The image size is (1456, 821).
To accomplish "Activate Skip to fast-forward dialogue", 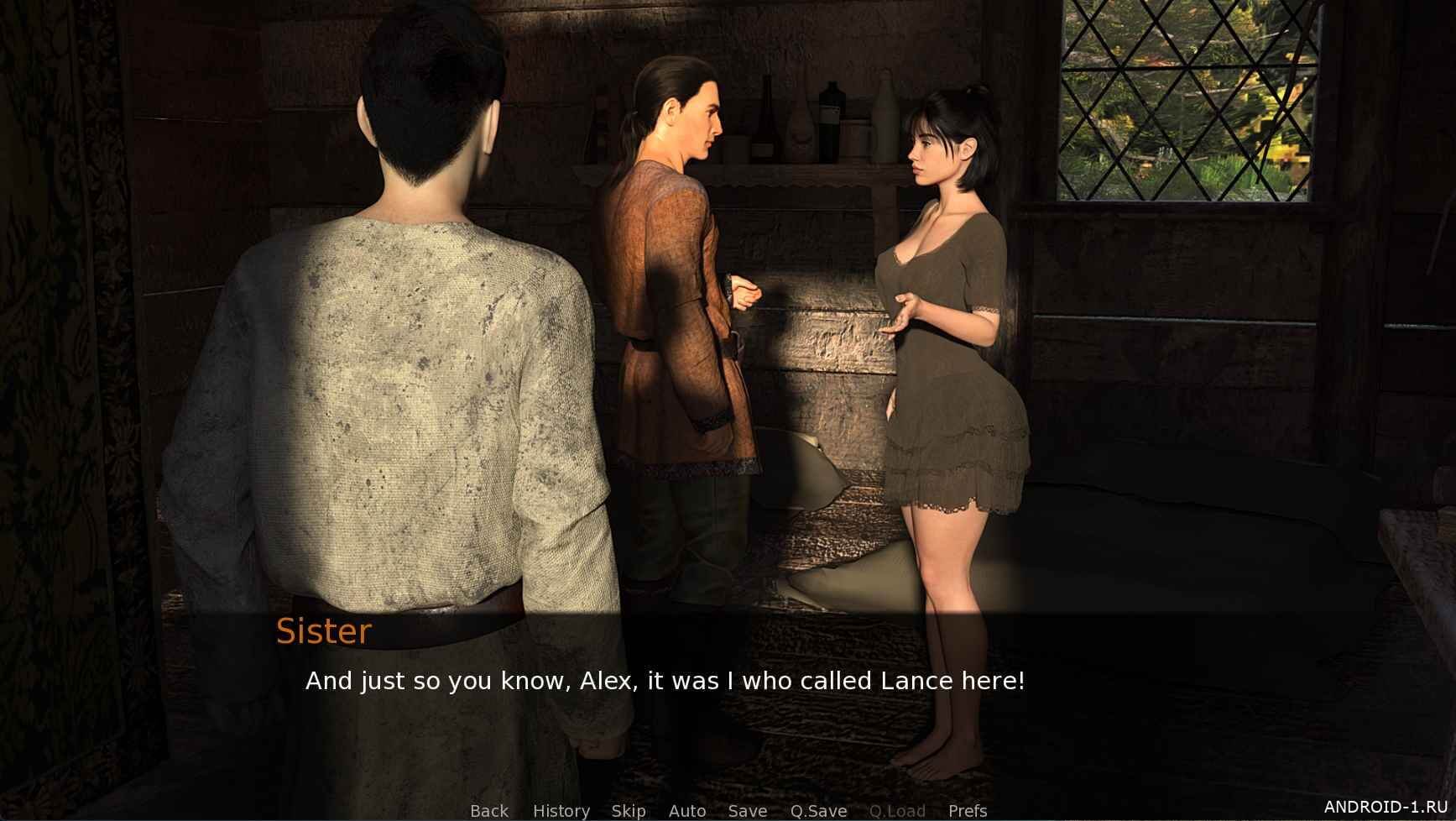I will pos(629,810).
